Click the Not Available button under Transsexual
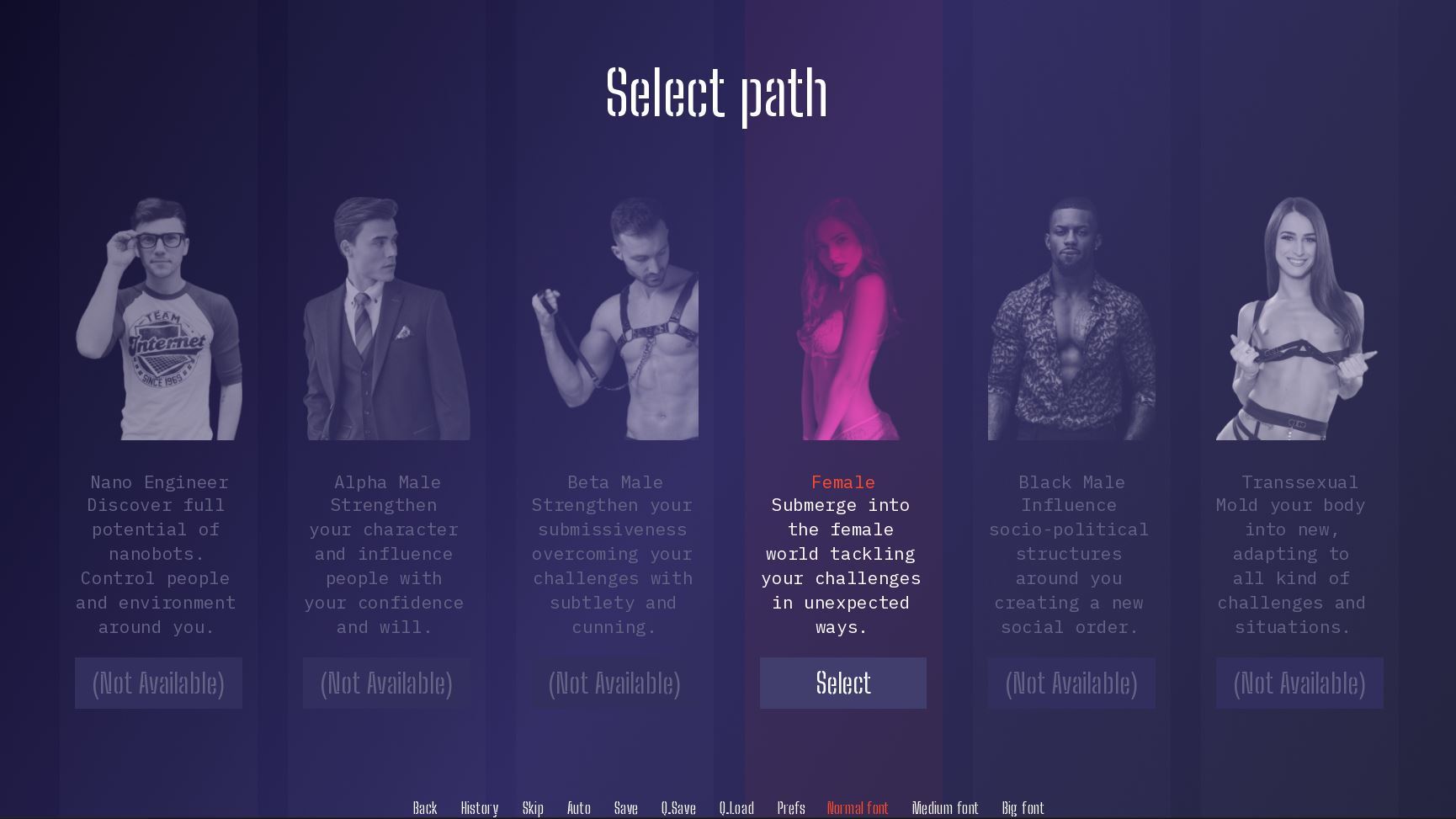 [x=1299, y=683]
